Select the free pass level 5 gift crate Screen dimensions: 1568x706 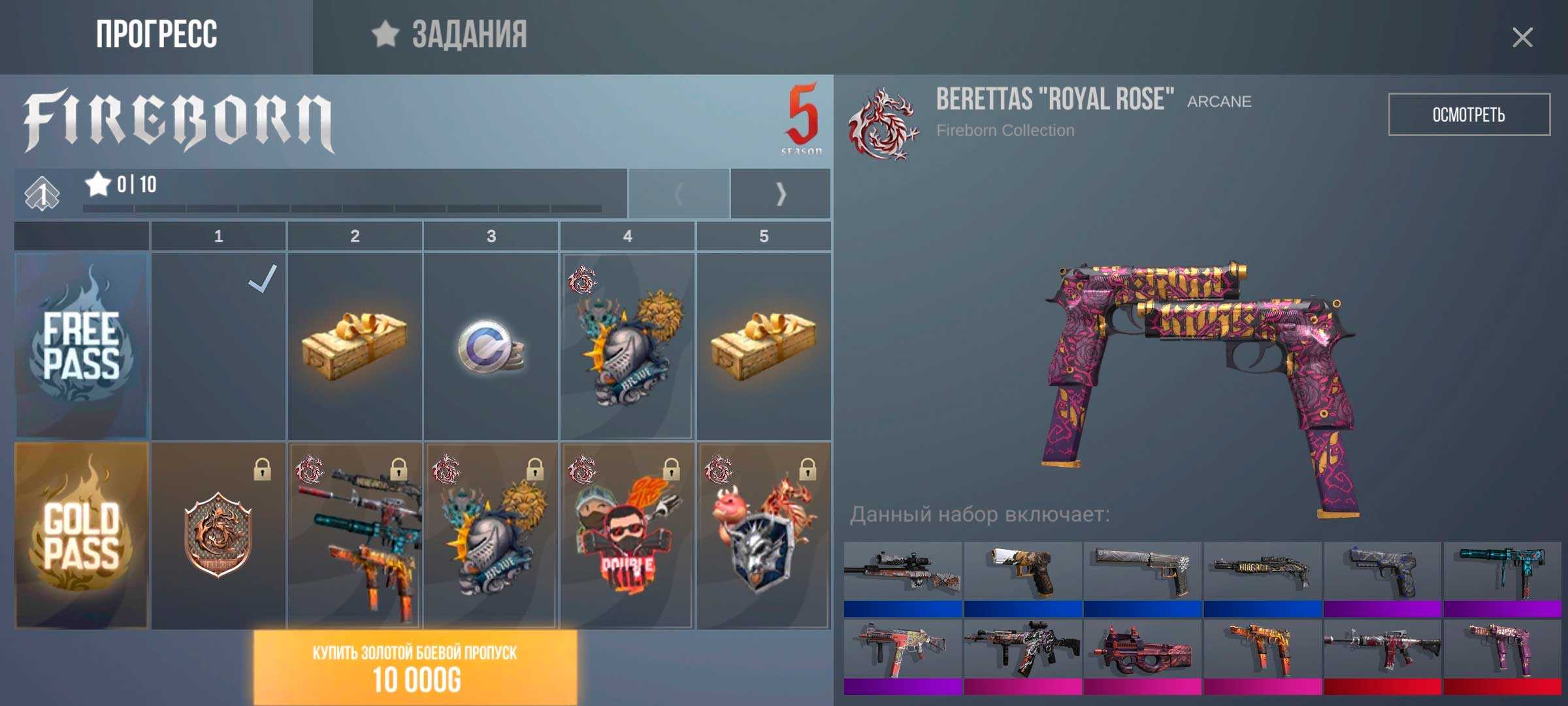coord(764,346)
